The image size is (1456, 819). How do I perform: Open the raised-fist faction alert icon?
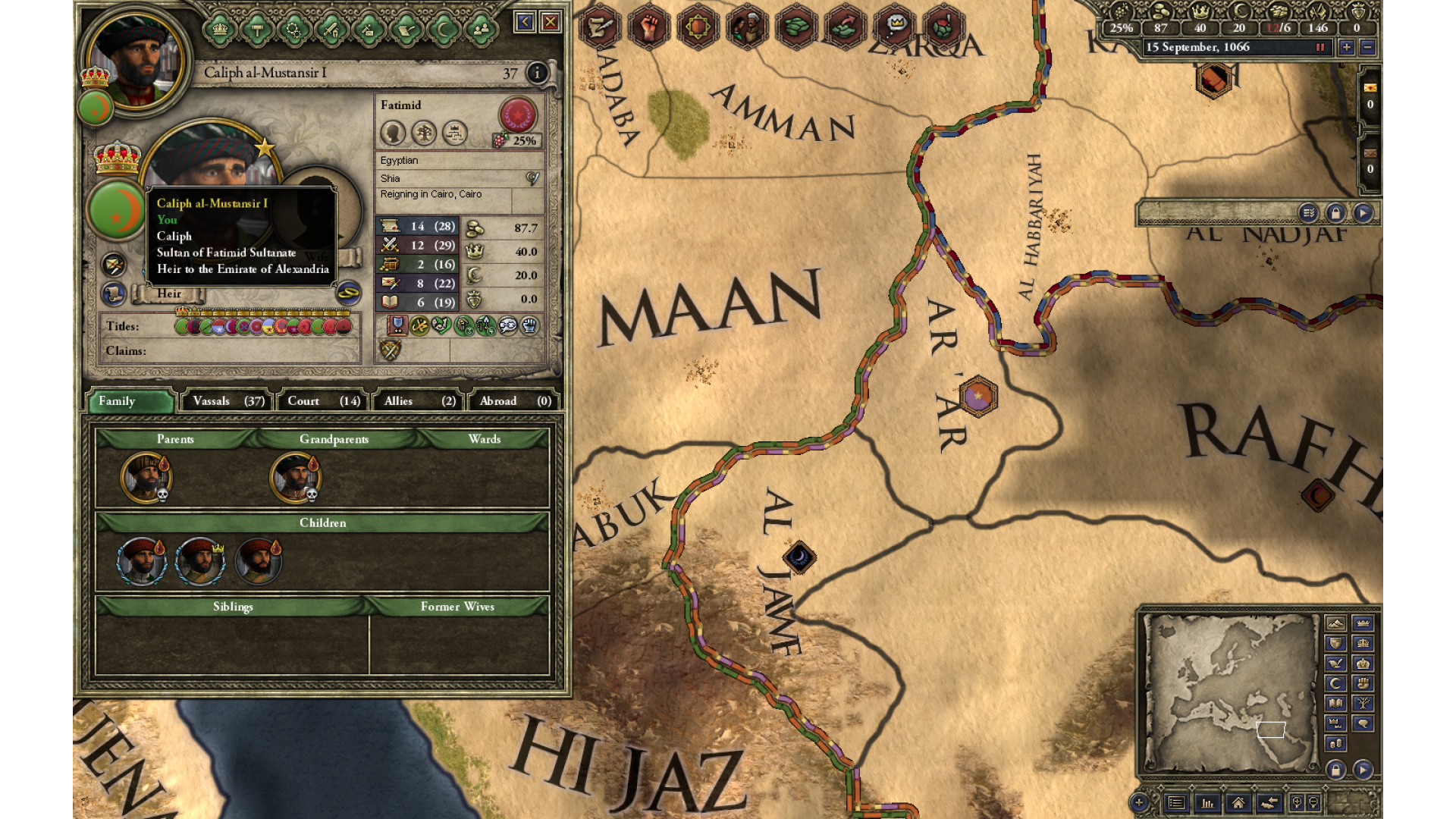click(x=648, y=27)
